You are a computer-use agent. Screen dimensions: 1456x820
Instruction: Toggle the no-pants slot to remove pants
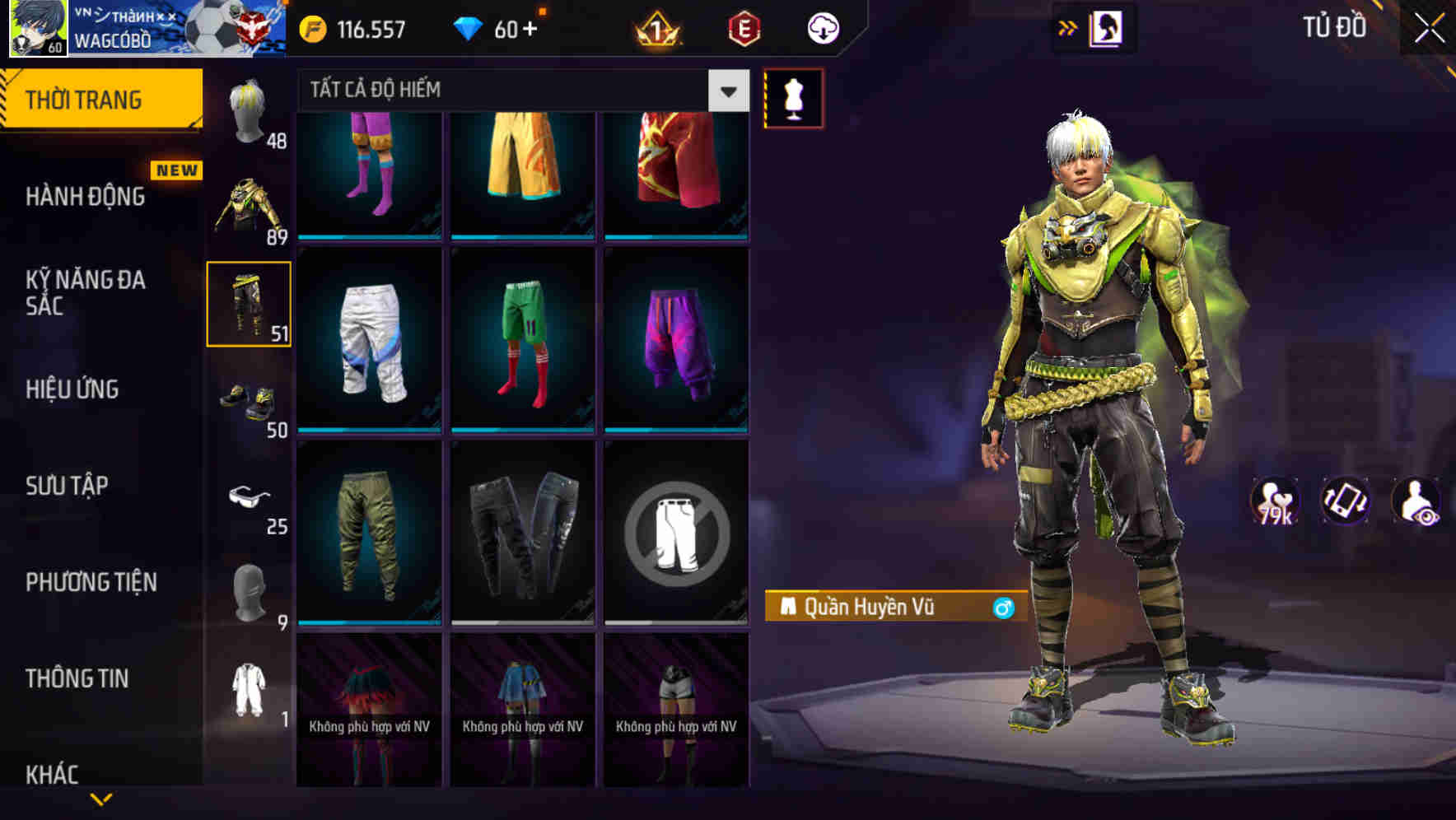tap(675, 533)
